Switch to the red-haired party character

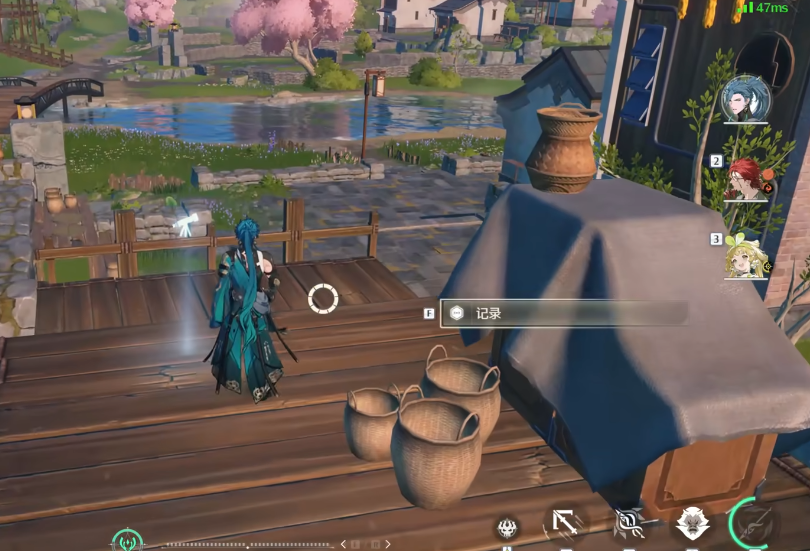745,179
